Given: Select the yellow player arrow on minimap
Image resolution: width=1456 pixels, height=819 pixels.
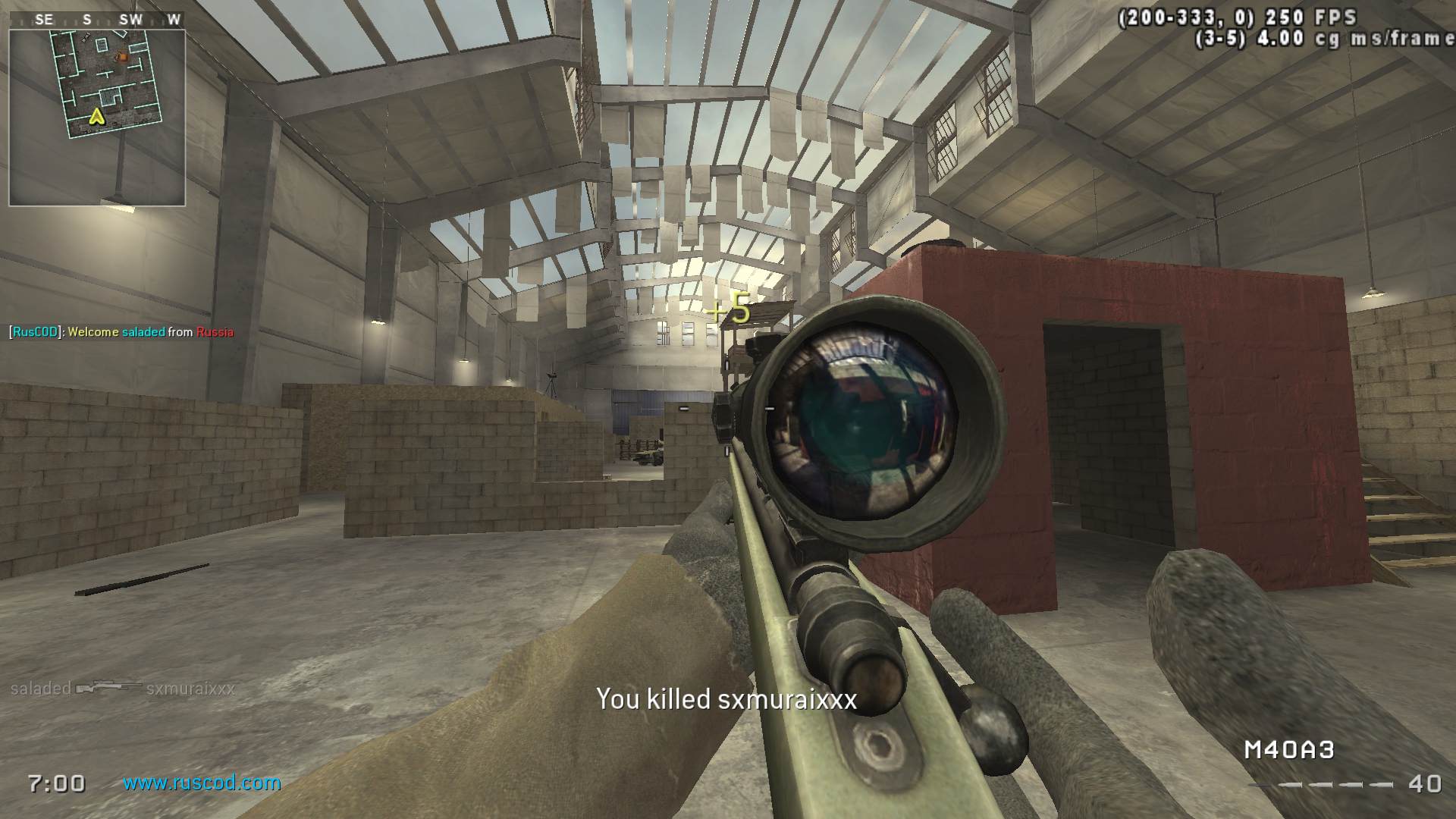Looking at the screenshot, I should click(96, 116).
